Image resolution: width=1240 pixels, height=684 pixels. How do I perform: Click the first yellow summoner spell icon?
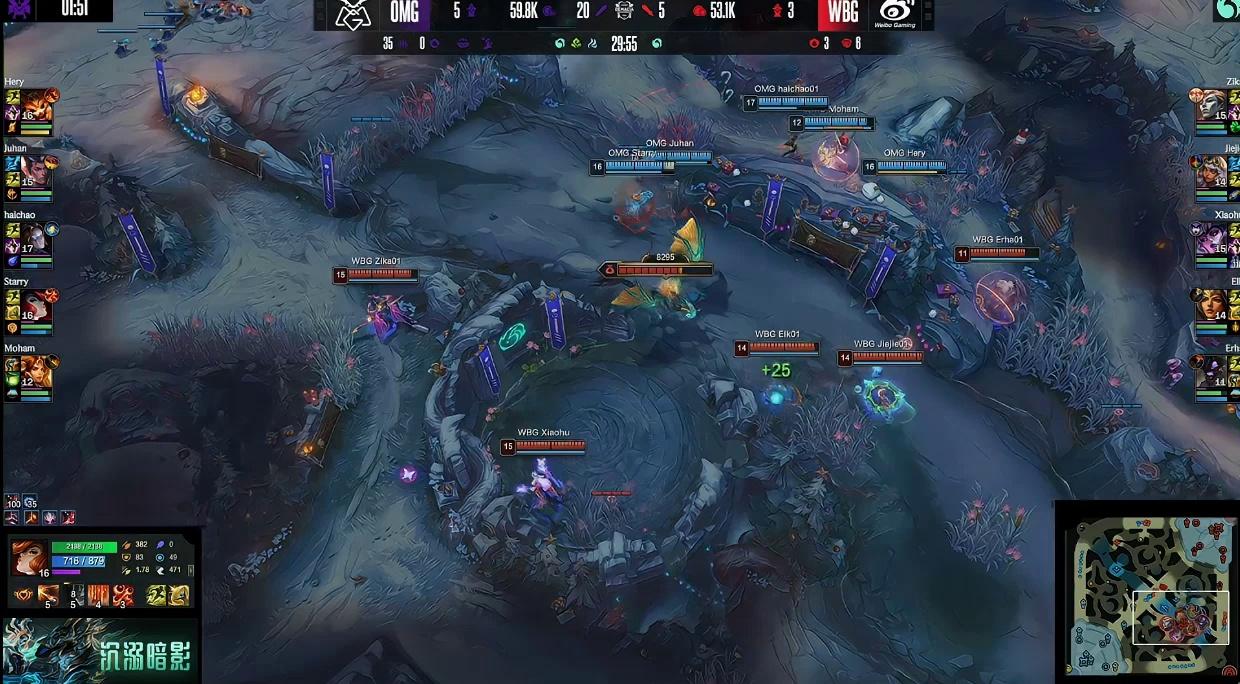157,595
